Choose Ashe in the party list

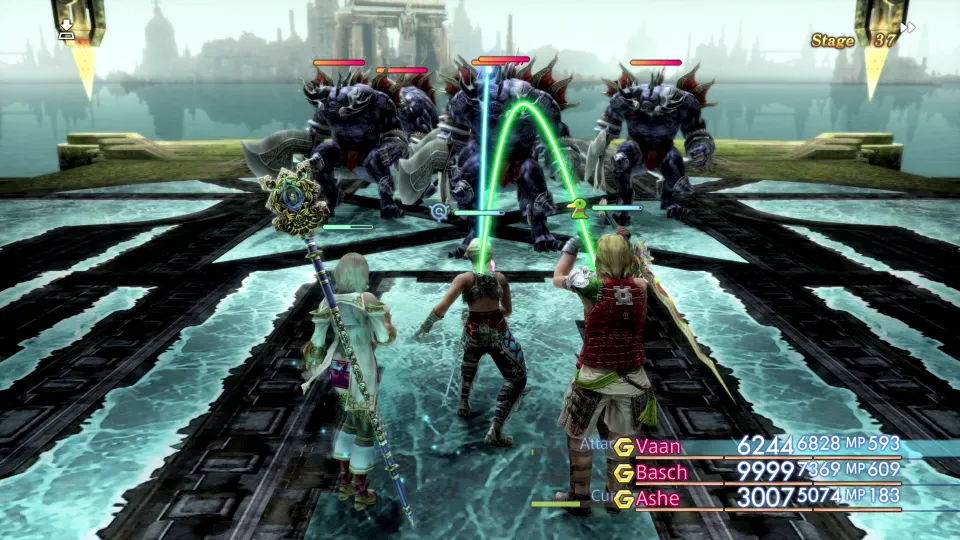click(657, 498)
